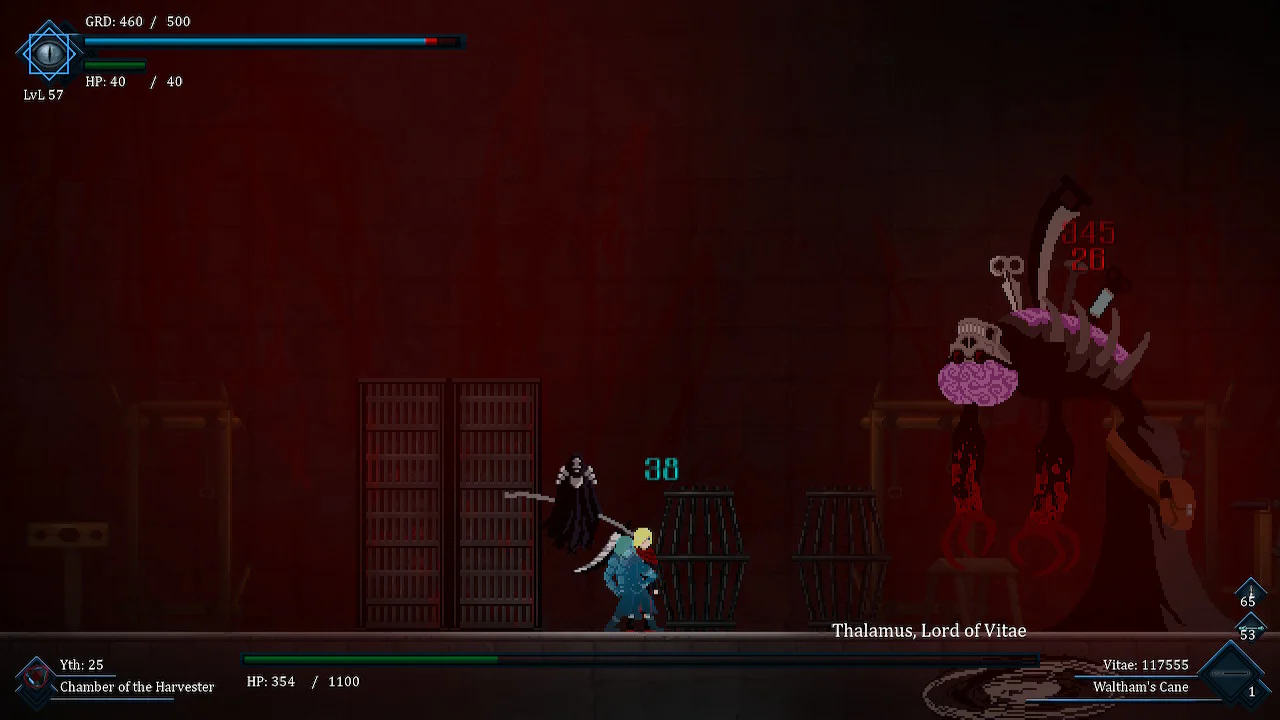Screen dimensions: 1280x720
Task: Click the large equipped-item diamond above Waltham's Cane
Action: pos(1232,672)
